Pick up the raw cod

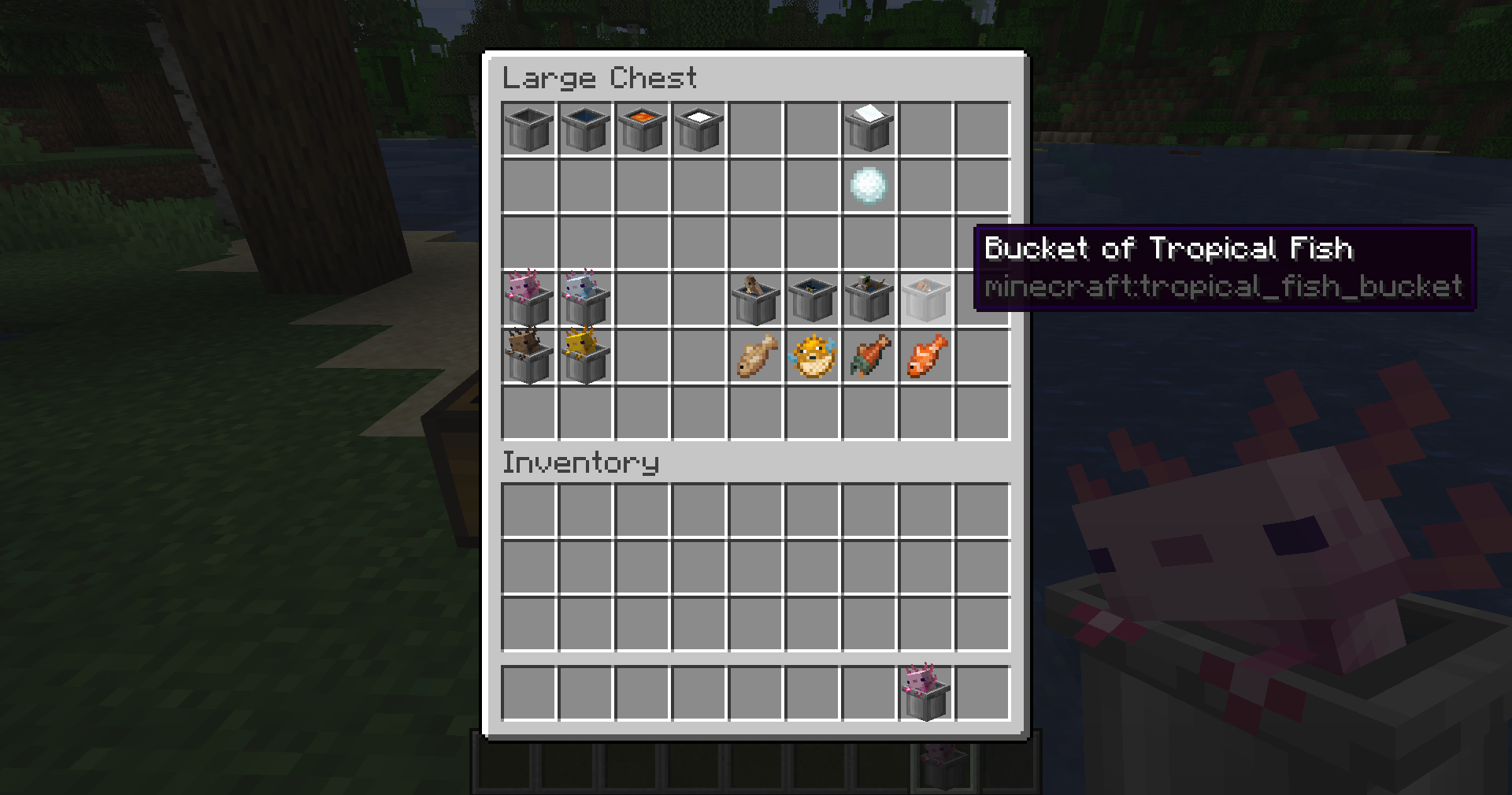pos(756,356)
